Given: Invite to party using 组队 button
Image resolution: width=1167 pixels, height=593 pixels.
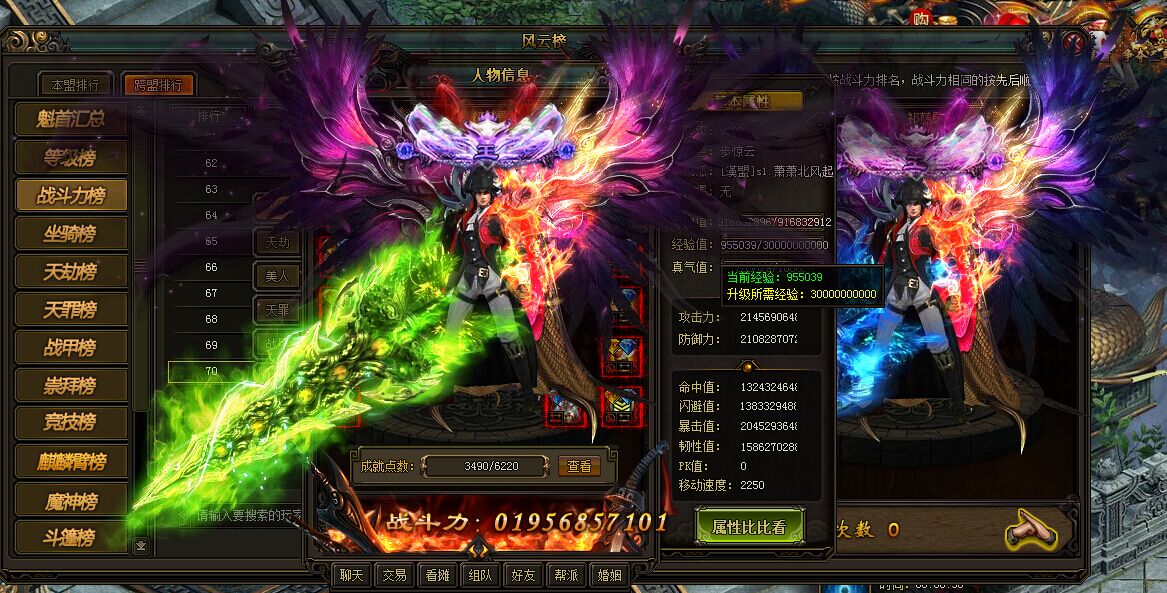Looking at the screenshot, I should coord(480,575).
